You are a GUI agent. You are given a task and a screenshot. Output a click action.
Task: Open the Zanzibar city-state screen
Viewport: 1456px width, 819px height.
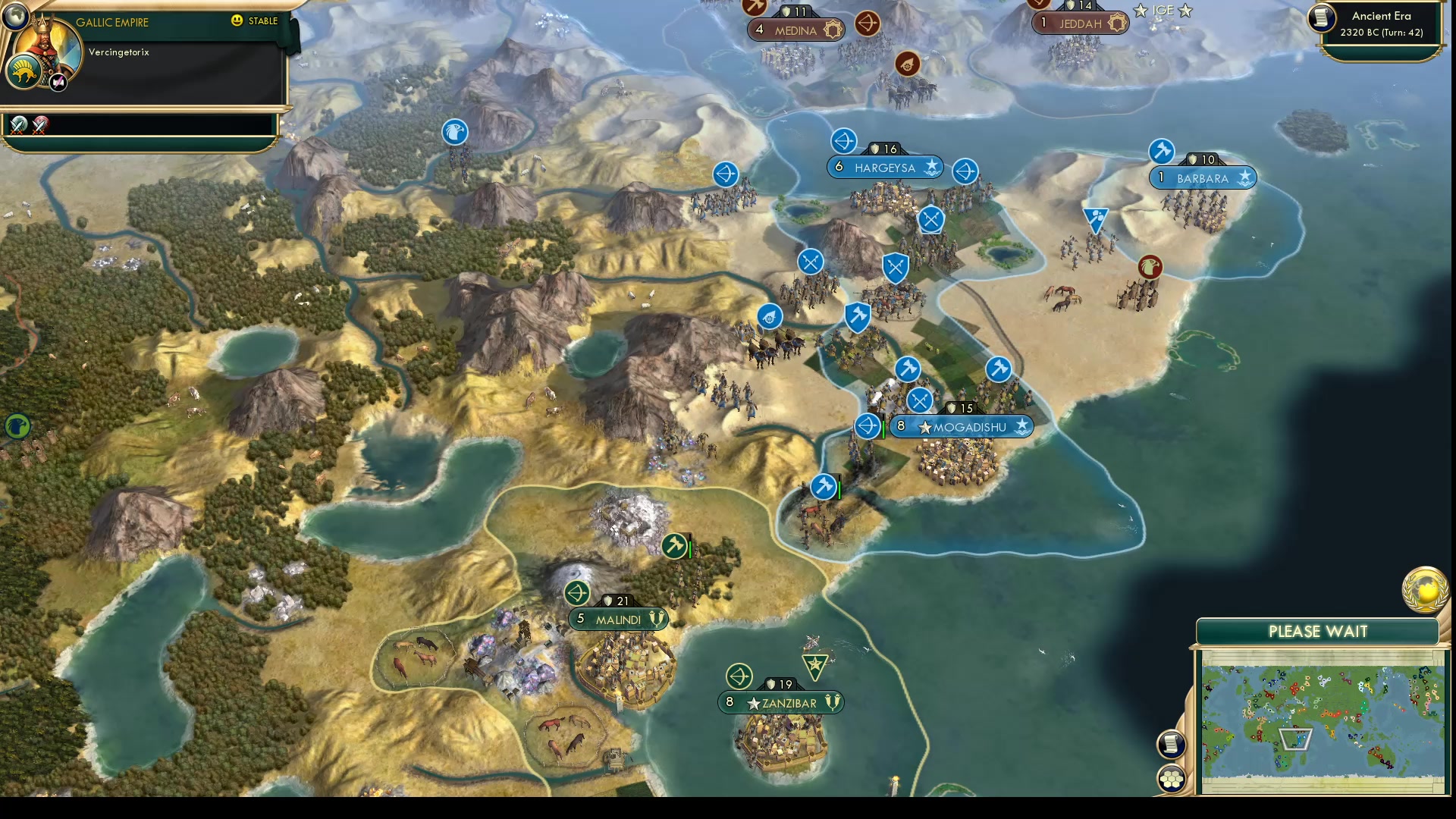(x=779, y=703)
